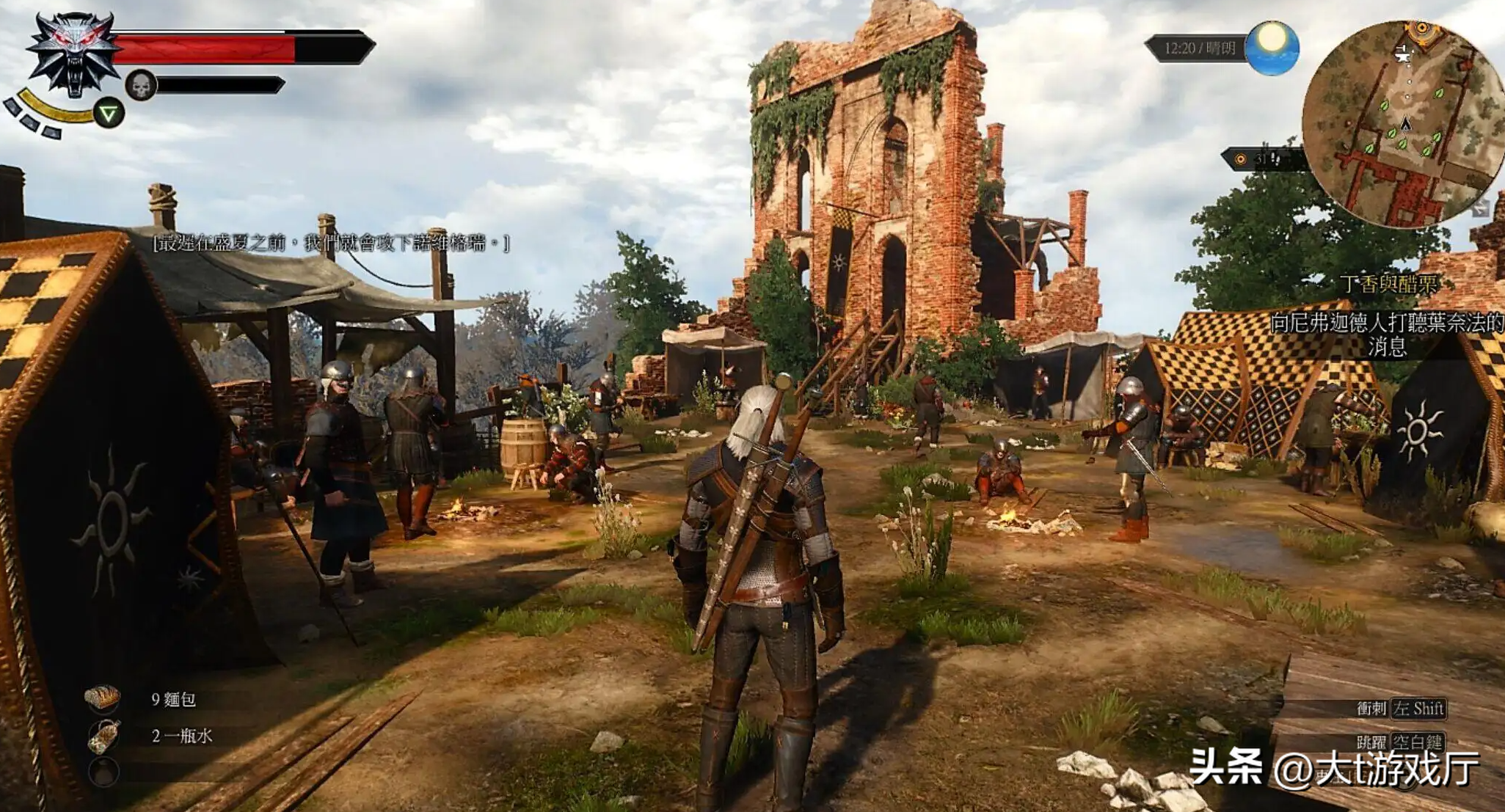Click the sun weather icon

1273,48
